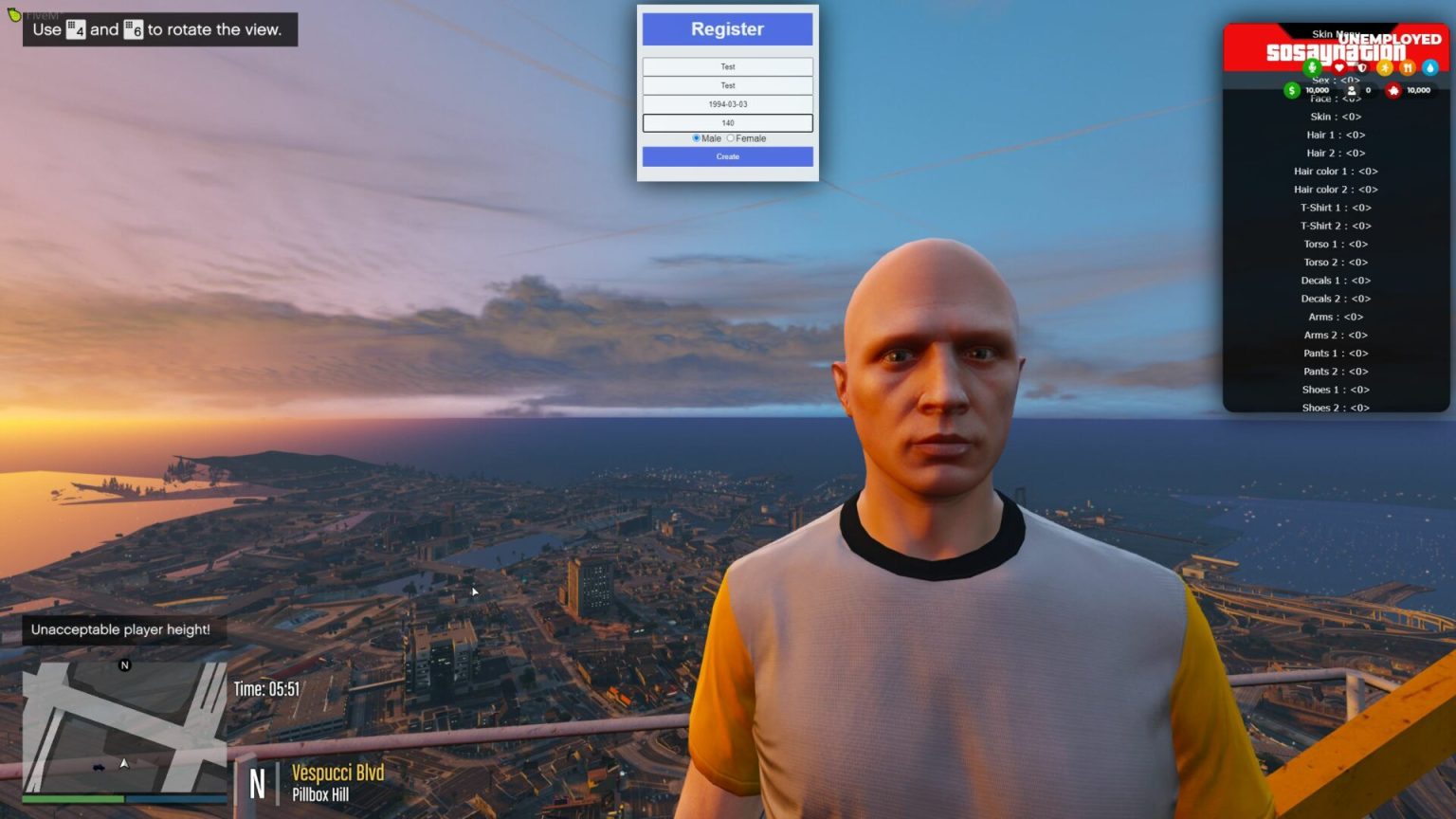Select the Skin row in the skin menu
The width and height of the screenshot is (1456, 819).
1336,117
